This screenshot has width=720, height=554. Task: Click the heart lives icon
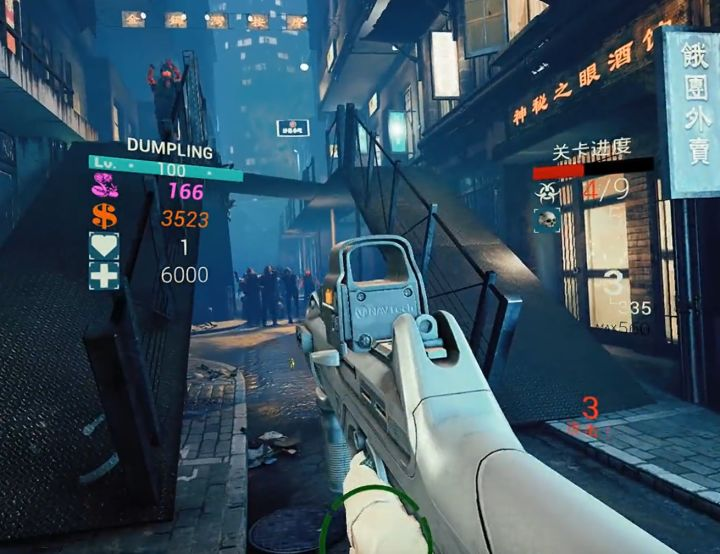104,245
